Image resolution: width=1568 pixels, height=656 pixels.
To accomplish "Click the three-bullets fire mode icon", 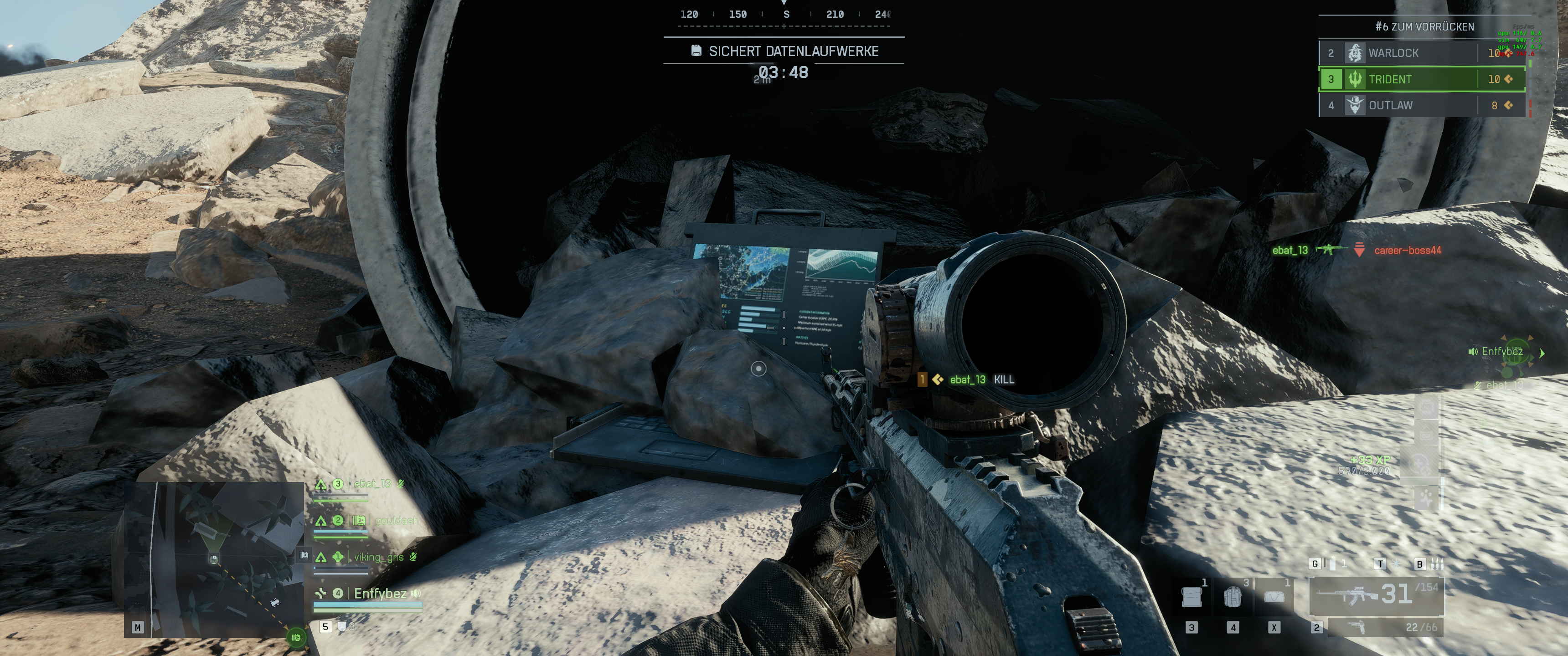I will coord(1437,564).
